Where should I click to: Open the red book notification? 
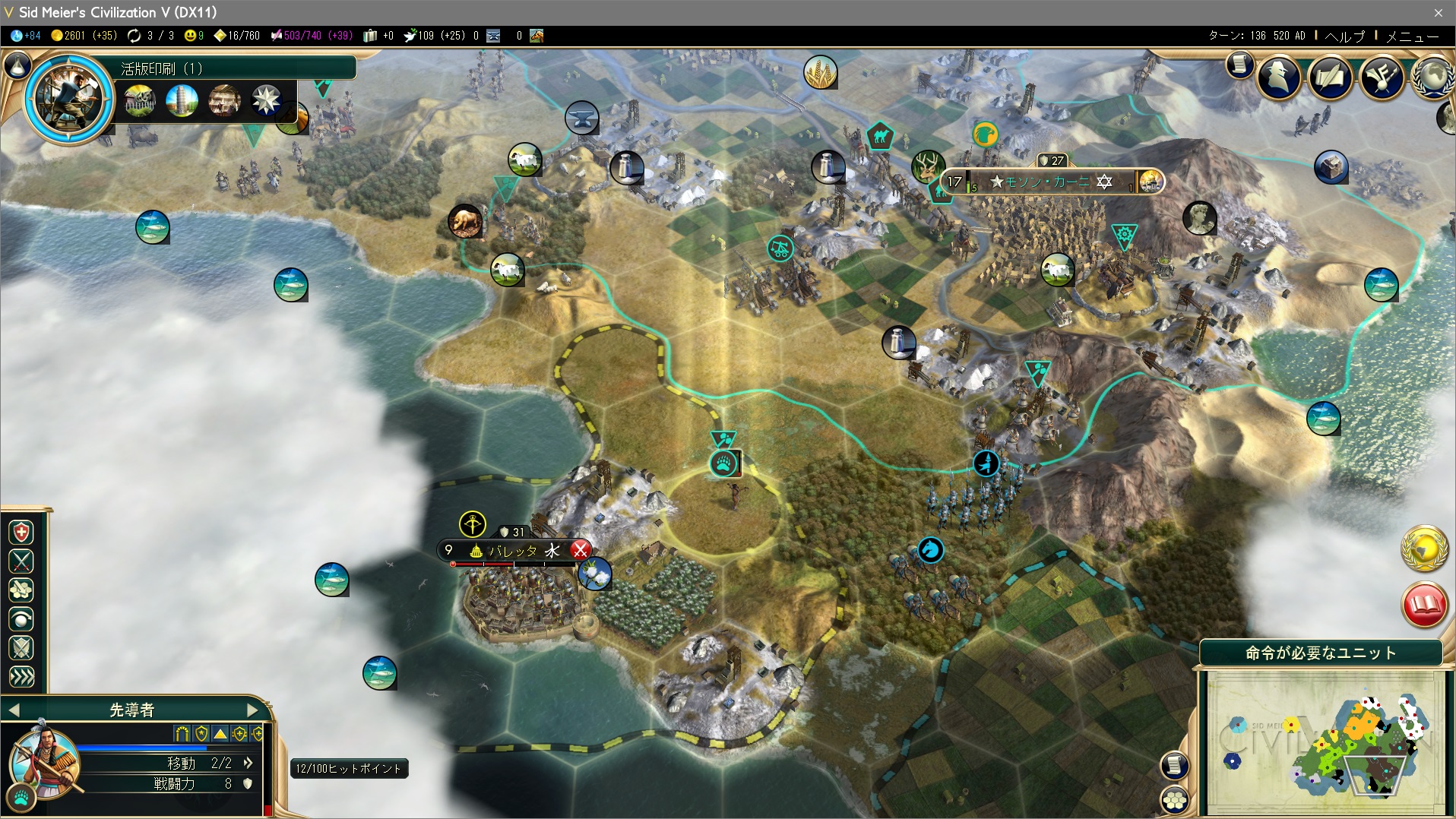1423,605
